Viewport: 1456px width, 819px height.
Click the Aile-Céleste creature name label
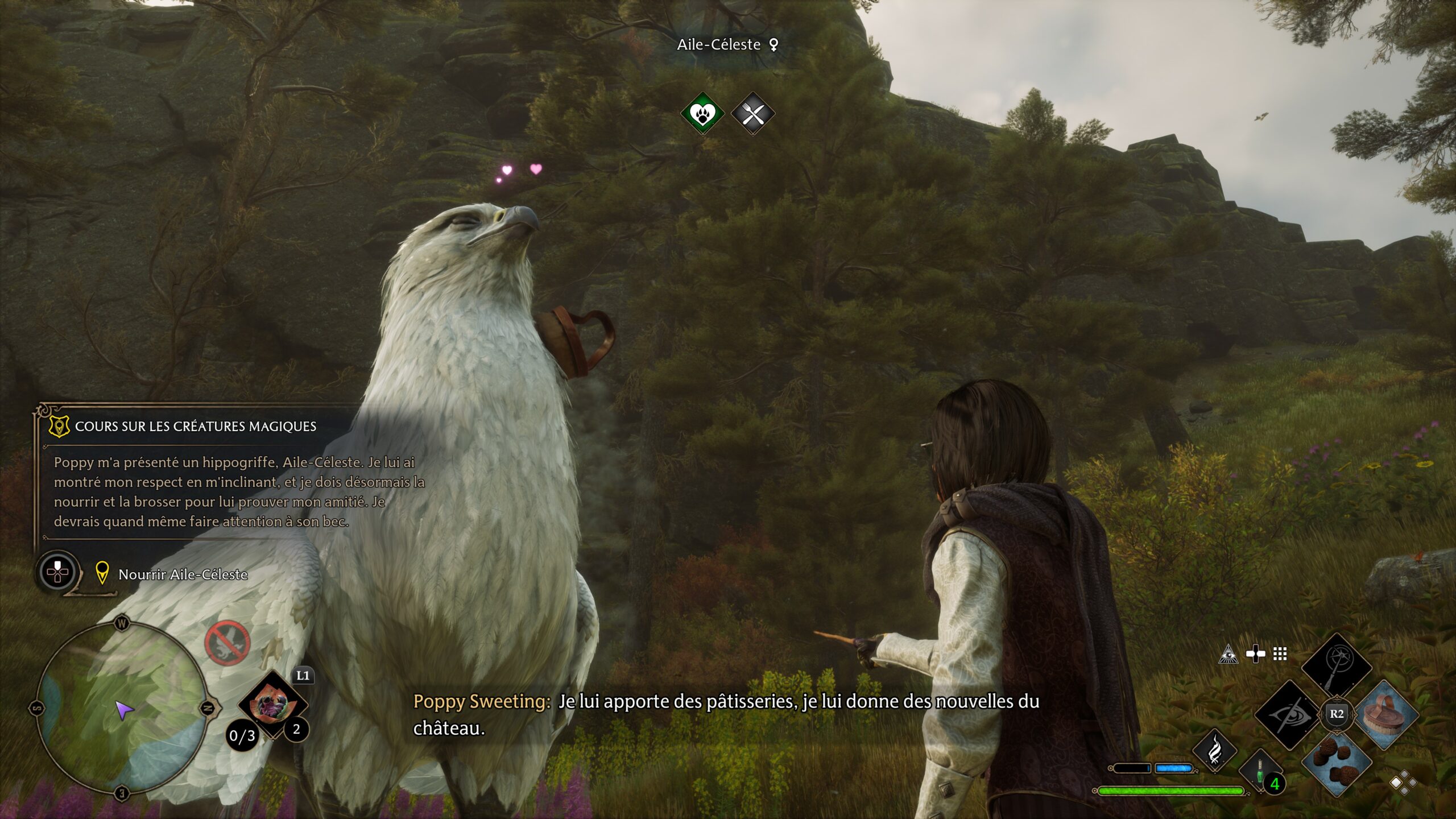(x=719, y=44)
